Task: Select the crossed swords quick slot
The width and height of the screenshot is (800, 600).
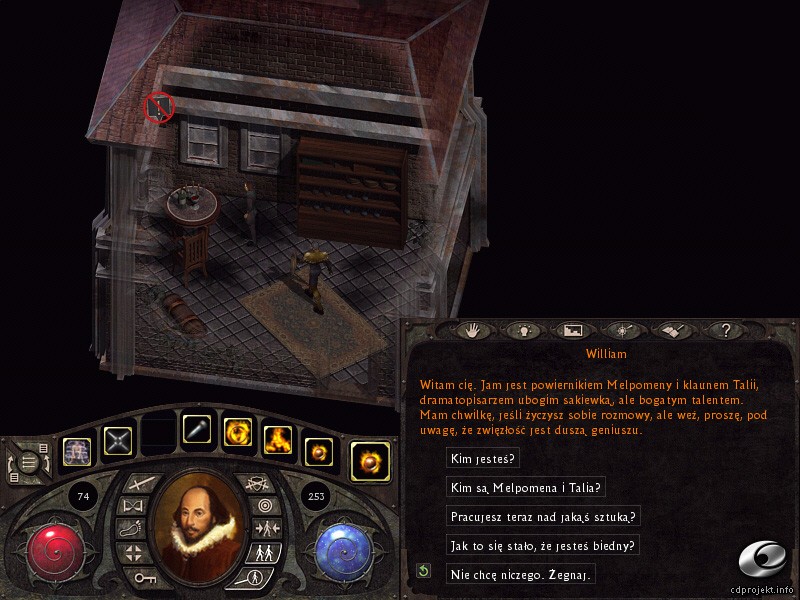Action: click(x=119, y=441)
